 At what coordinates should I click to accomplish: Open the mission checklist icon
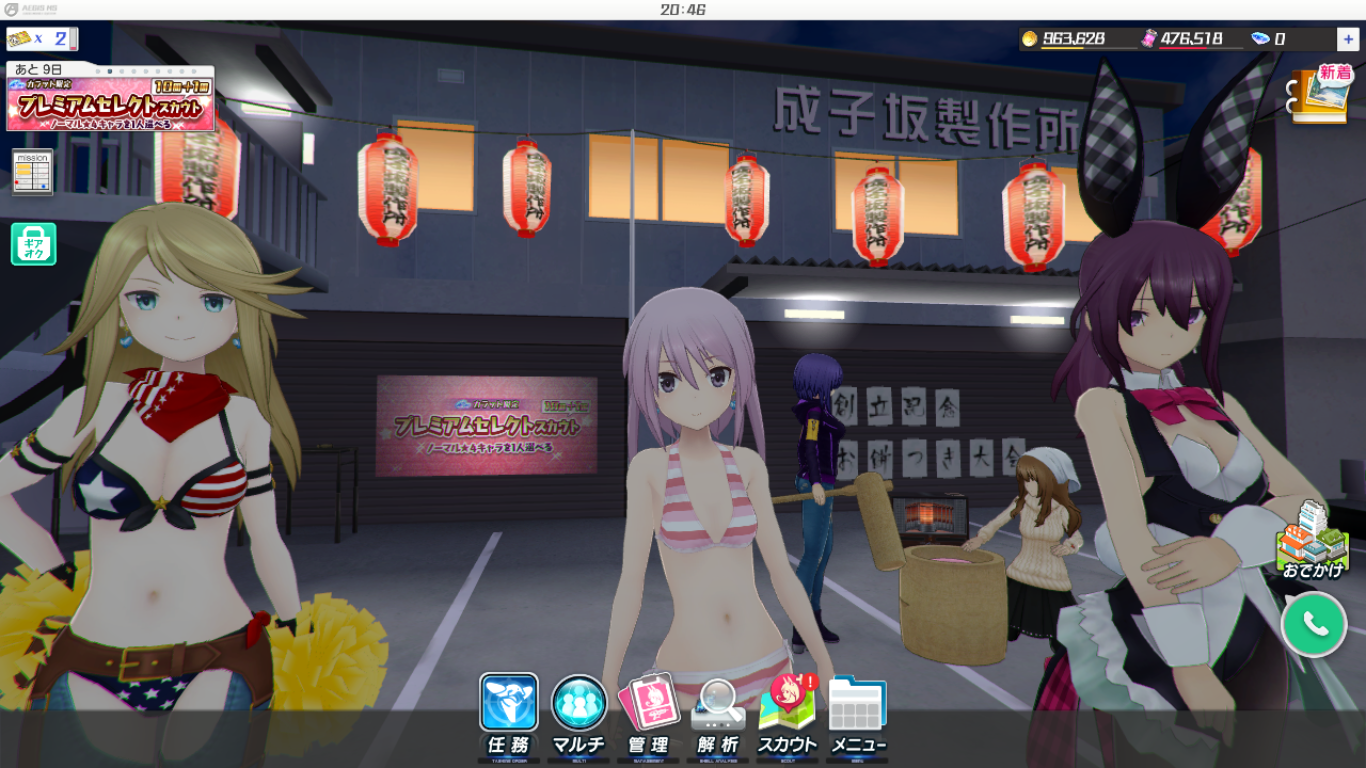[33, 173]
